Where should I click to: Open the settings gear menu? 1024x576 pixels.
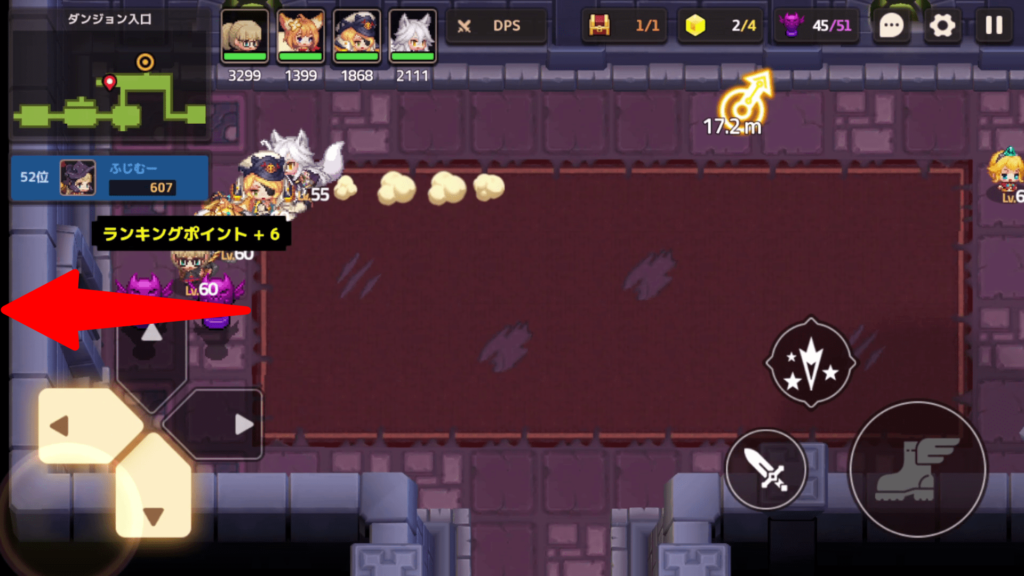pos(942,26)
